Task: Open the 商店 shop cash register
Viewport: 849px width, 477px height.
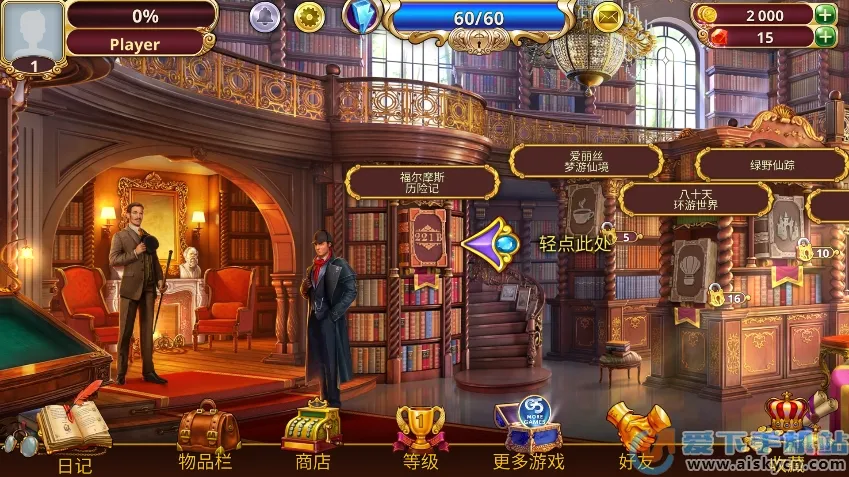Action: point(312,429)
